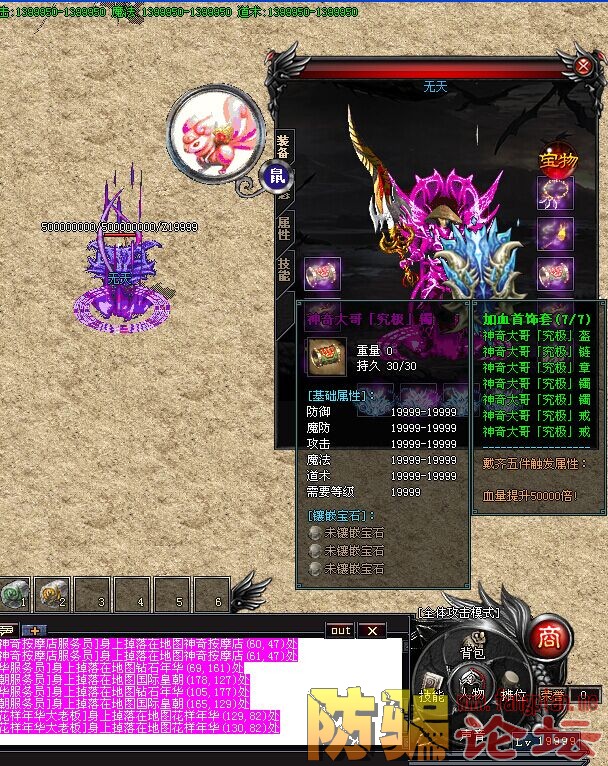Open the 摊位 stall button
Image resolution: width=608 pixels, height=766 pixels.
tap(513, 693)
